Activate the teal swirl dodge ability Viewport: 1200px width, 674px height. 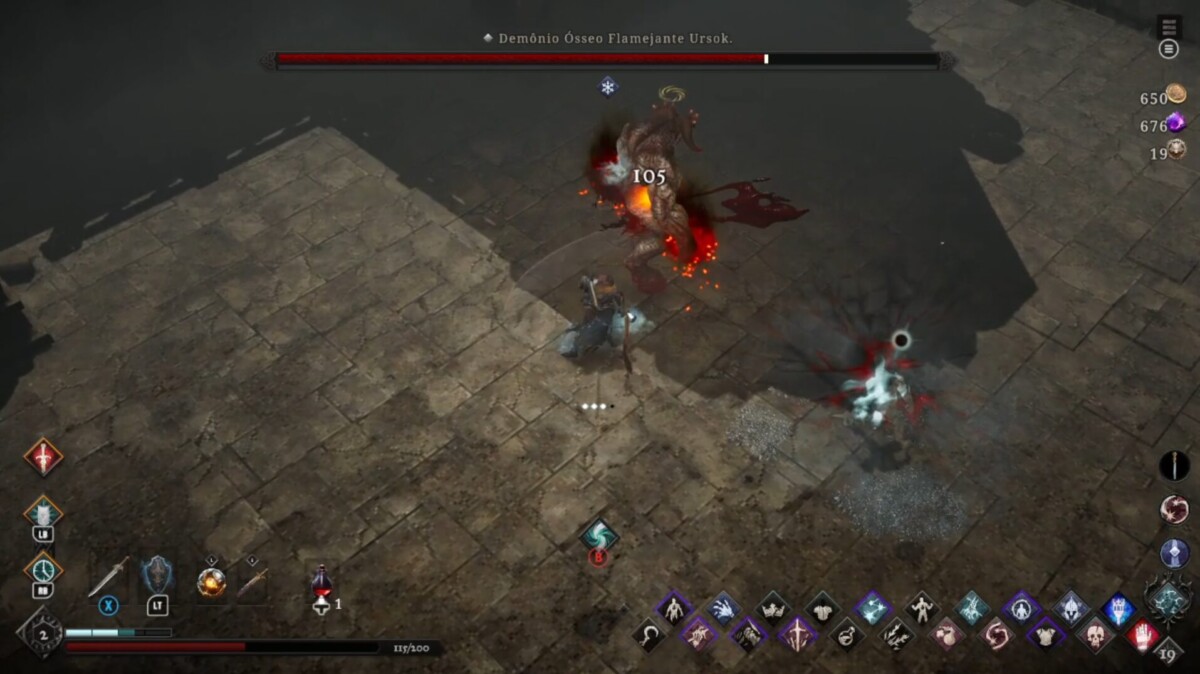(599, 535)
